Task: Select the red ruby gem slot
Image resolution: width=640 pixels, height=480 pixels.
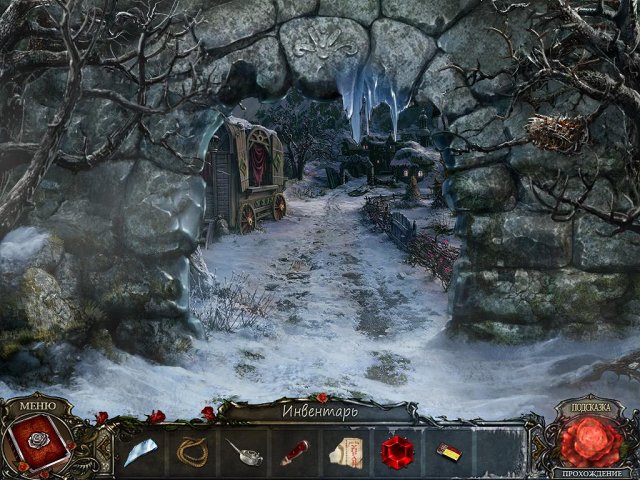Action: tap(397, 452)
